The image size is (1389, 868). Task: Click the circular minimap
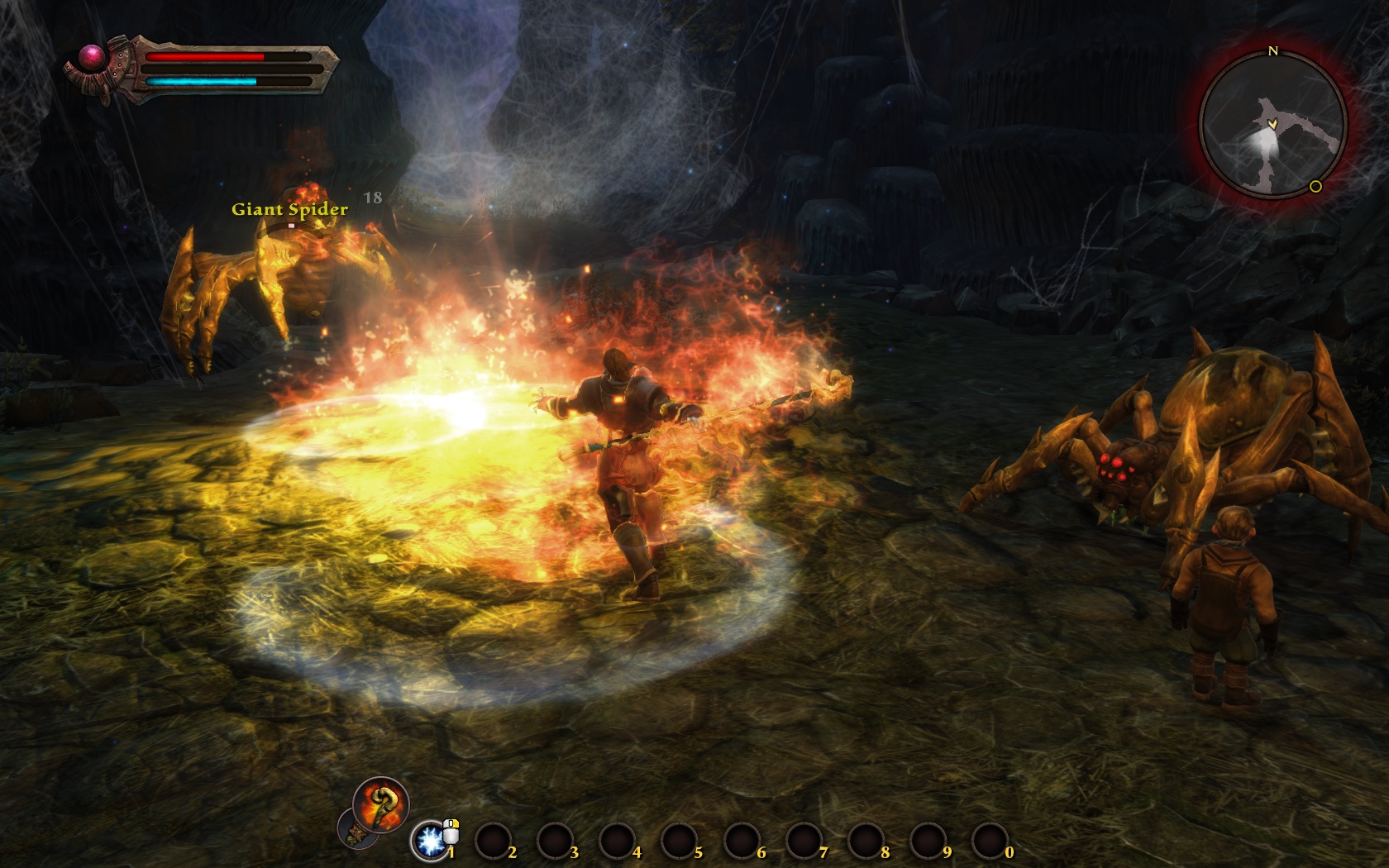pos(1272,122)
